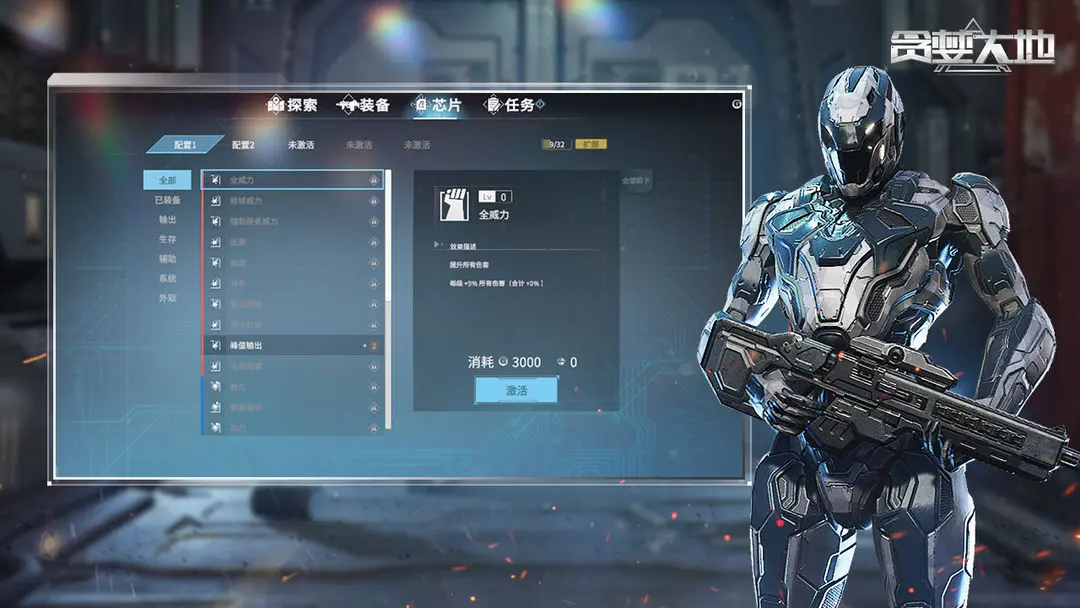This screenshot has width=1080, height=608.
Task: Show the 全部 chip category
Action: pyautogui.click(x=167, y=181)
